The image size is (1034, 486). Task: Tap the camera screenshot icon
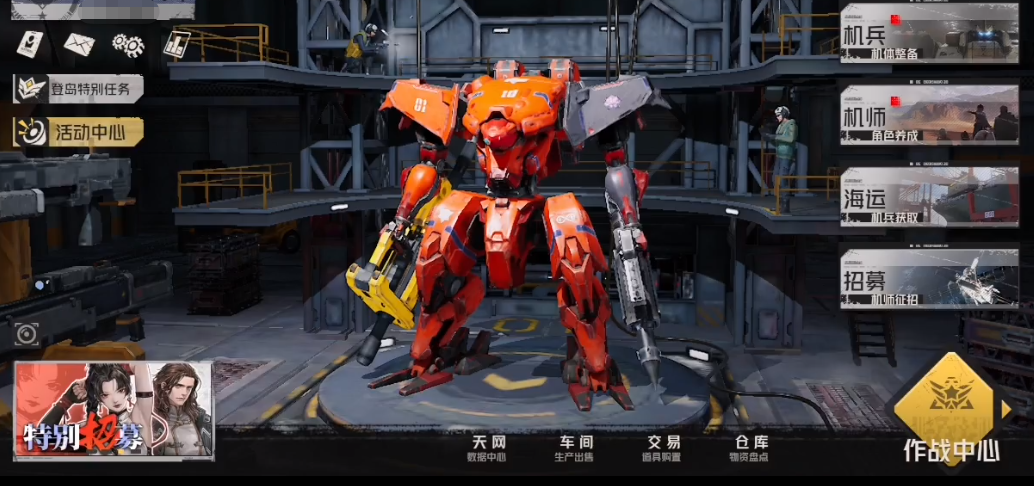tap(27, 334)
